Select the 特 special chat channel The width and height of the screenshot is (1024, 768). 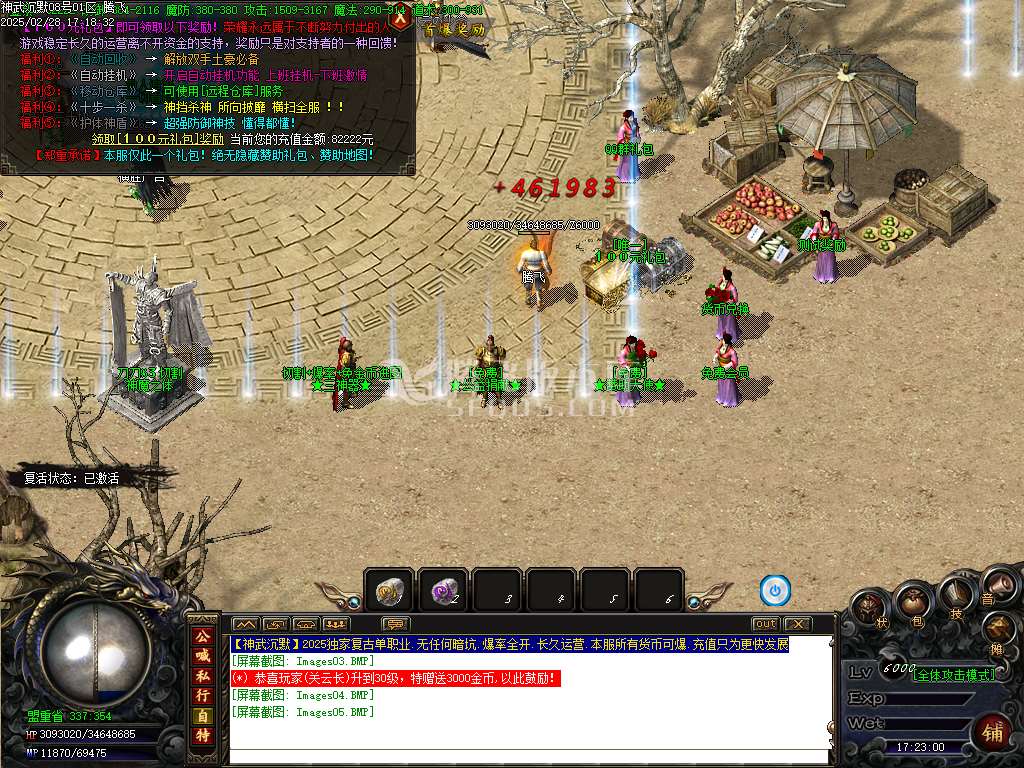[x=202, y=736]
